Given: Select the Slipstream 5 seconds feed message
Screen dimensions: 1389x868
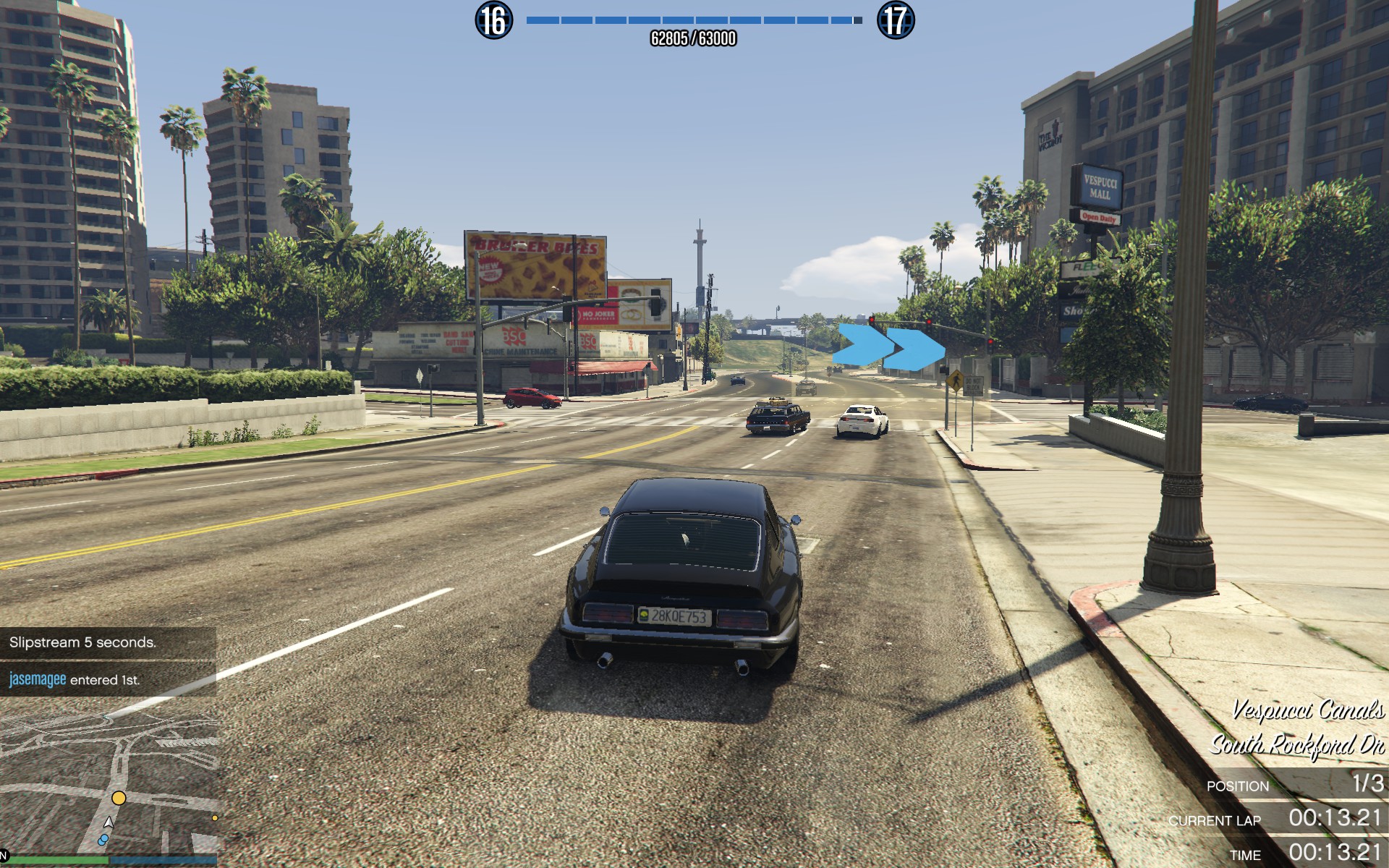Looking at the screenshot, I should click(x=108, y=642).
